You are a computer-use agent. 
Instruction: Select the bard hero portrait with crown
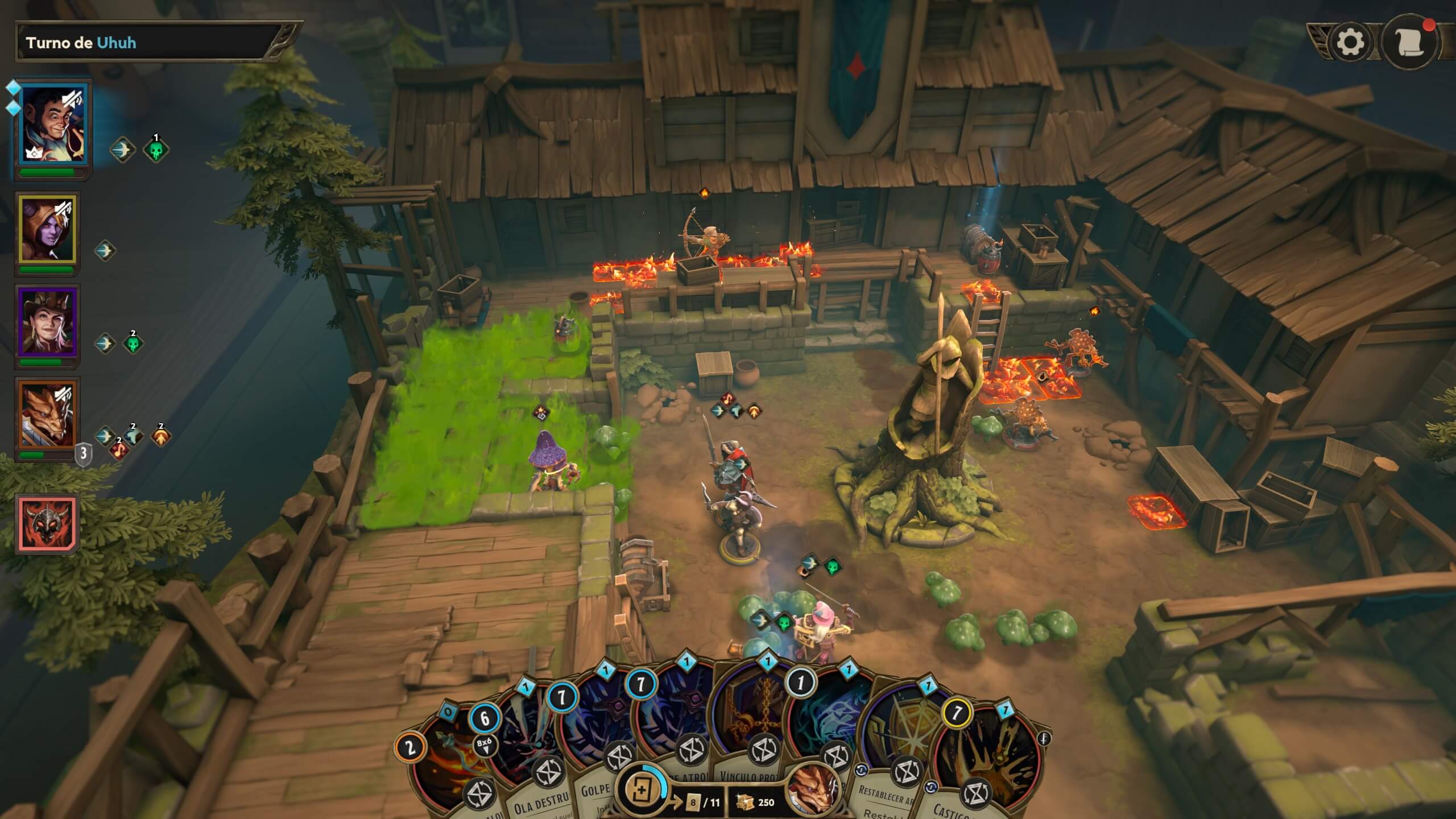pos(52,126)
